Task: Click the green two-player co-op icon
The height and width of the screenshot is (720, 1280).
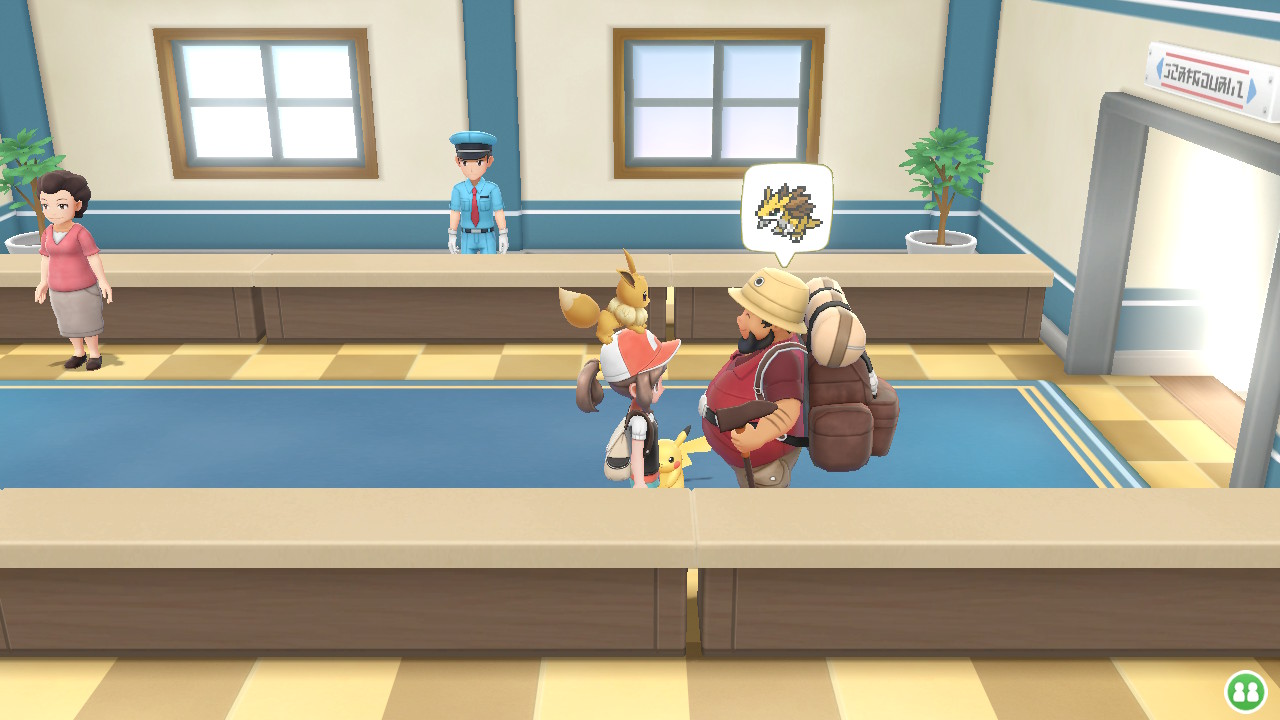Action: pos(1245,691)
